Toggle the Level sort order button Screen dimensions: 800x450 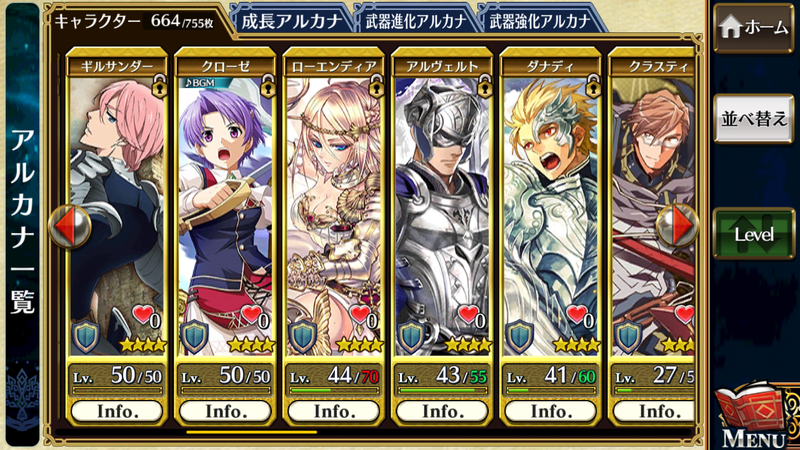(x=753, y=233)
